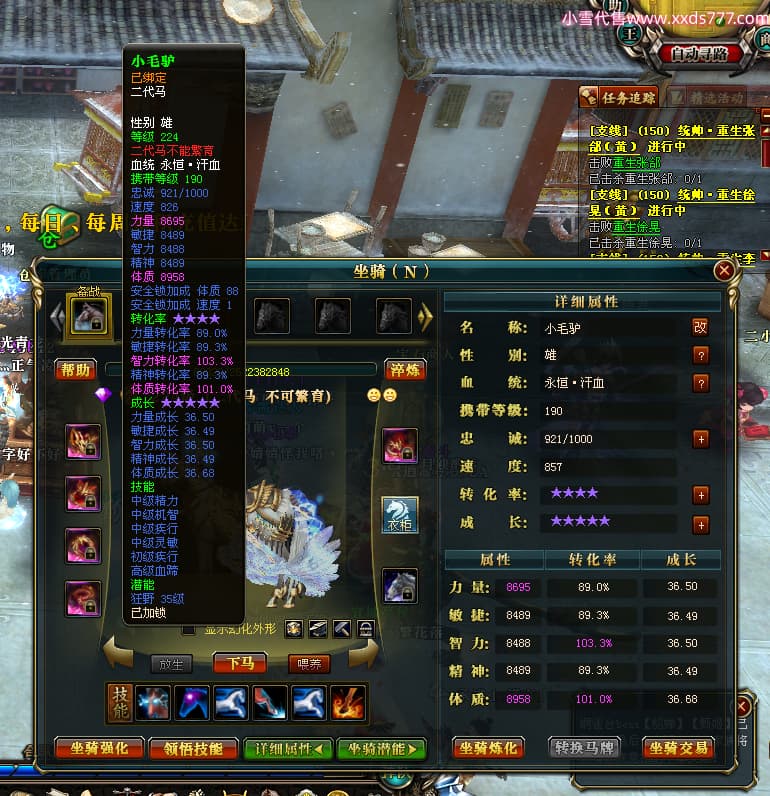This screenshot has height=796, width=770.
Task: Open the 衣柜 wardrobe icon
Action: (400, 516)
